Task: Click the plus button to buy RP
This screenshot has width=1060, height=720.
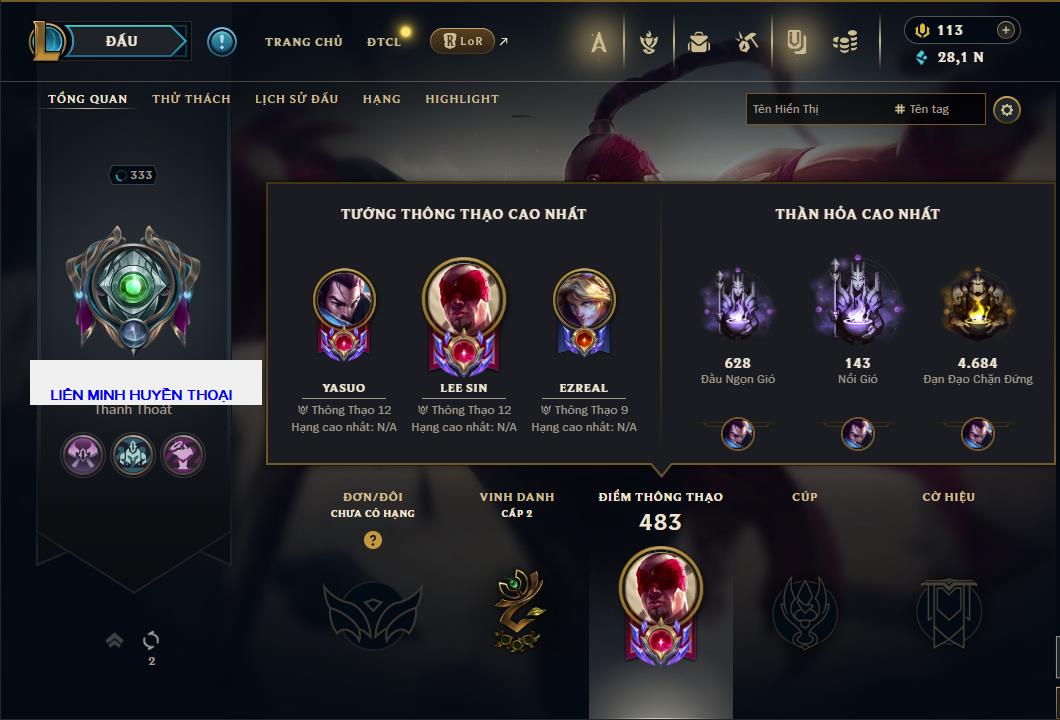Action: tap(1006, 30)
